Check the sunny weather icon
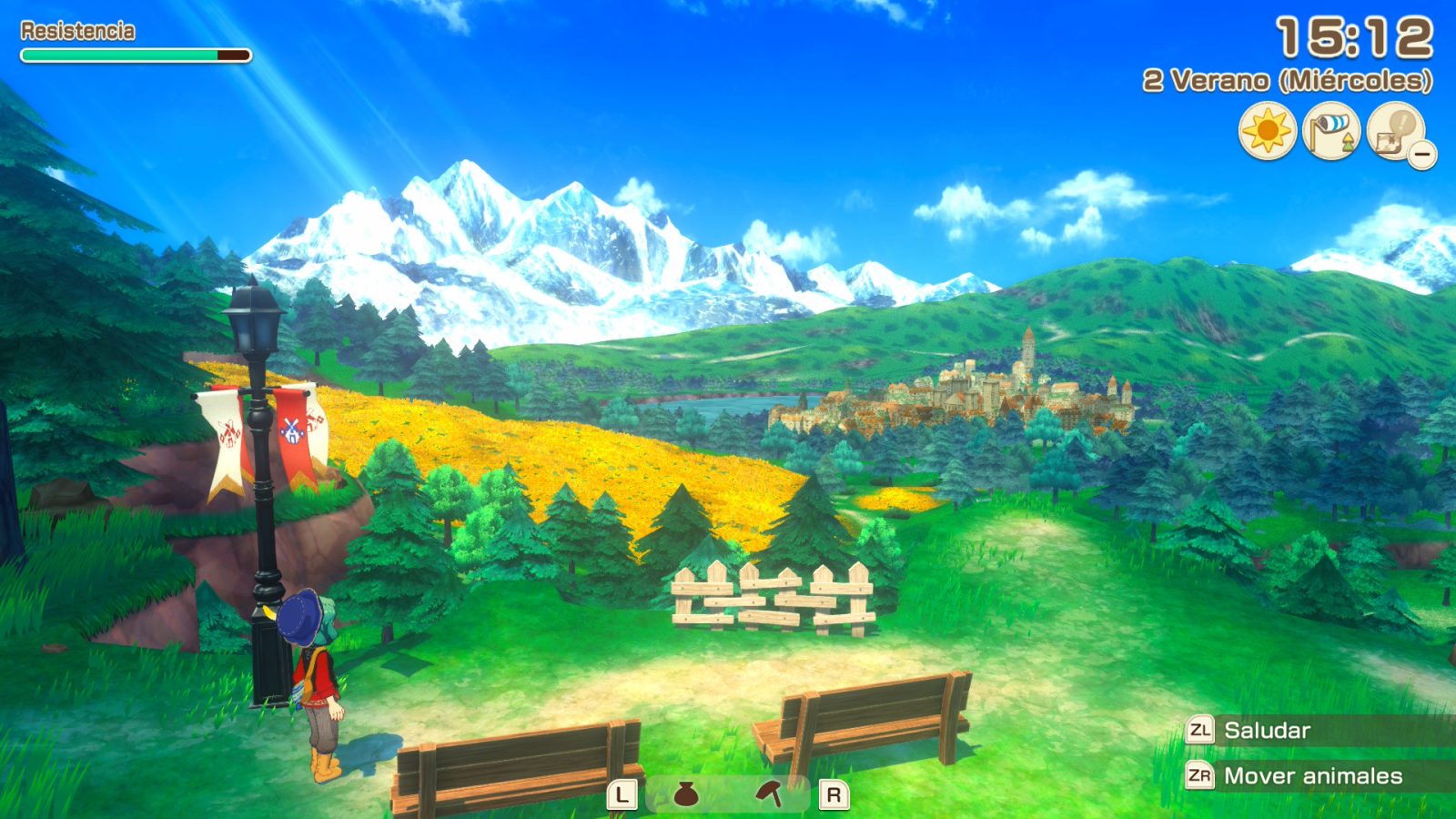1456x819 pixels. 1267,132
